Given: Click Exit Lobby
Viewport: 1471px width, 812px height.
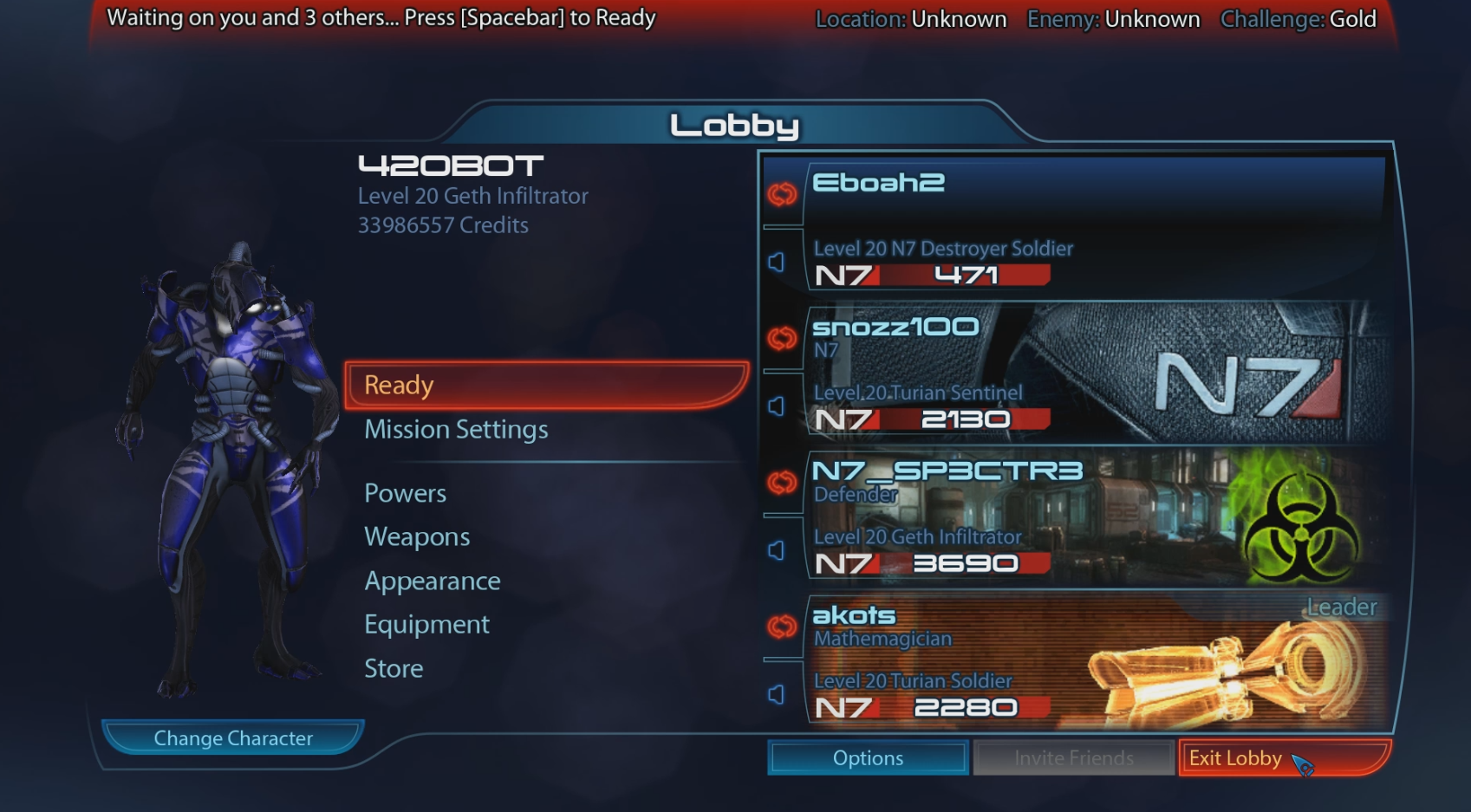Looking at the screenshot, I should click(1235, 757).
